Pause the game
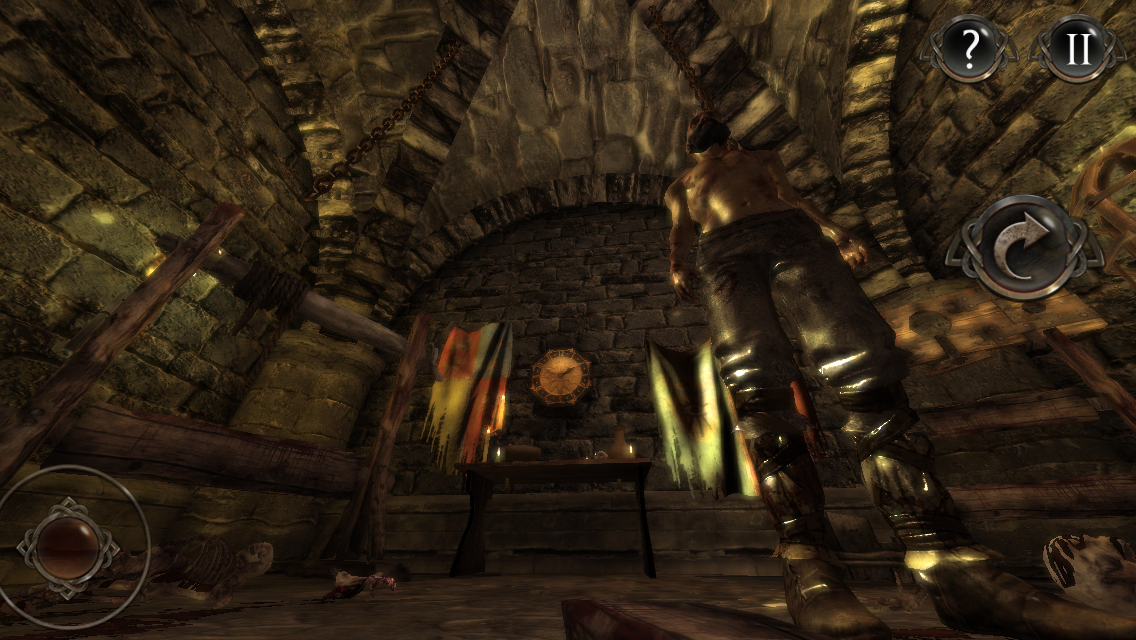Image resolution: width=1136 pixels, height=640 pixels. point(1078,47)
